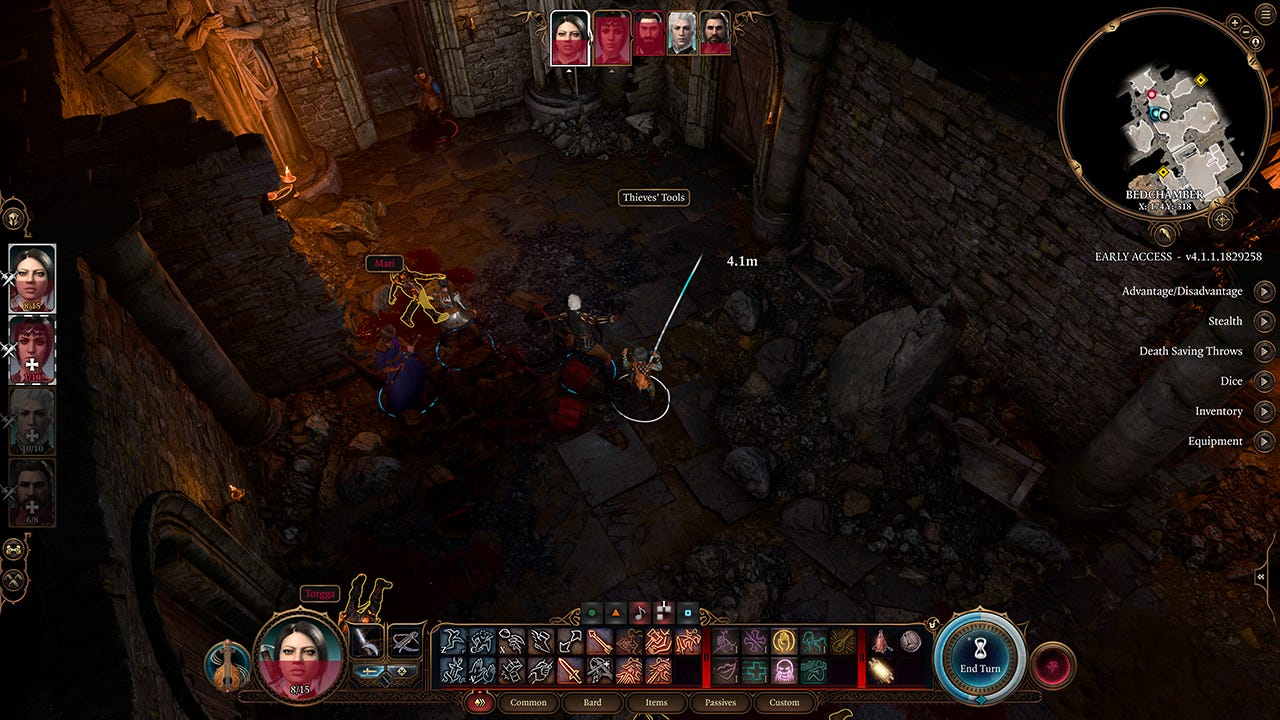Open the Death Saving Throws log entry
The width and height of the screenshot is (1280, 720).
click(x=1266, y=351)
